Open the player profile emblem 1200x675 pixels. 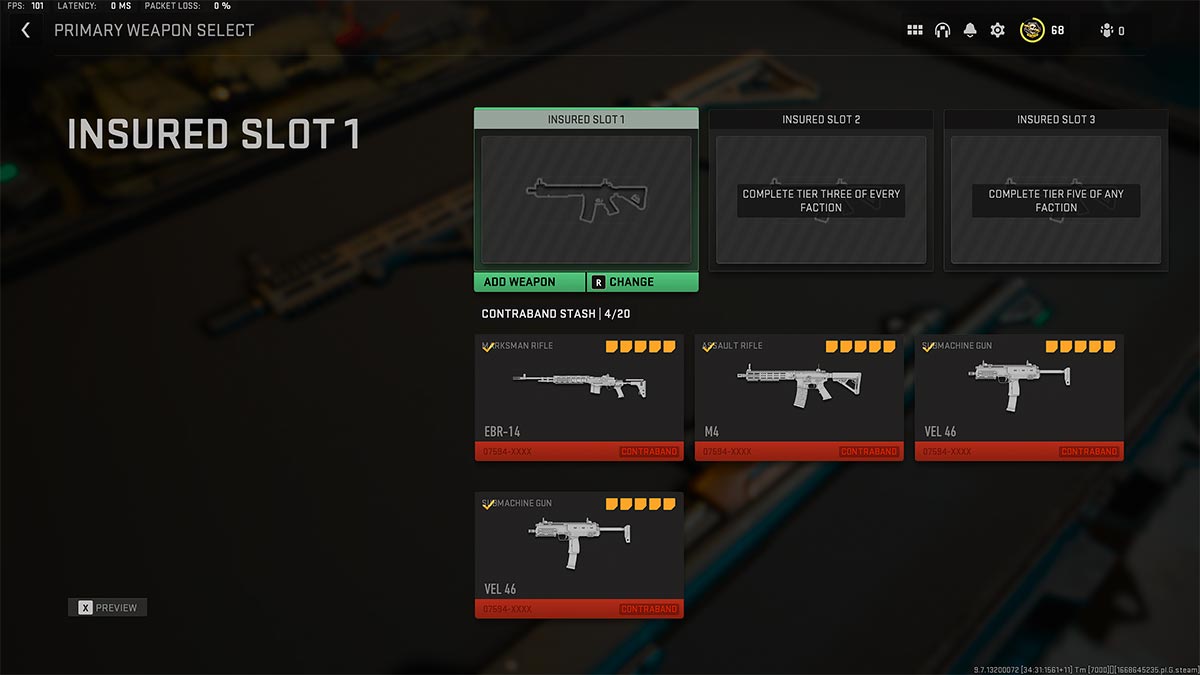pos(1032,30)
